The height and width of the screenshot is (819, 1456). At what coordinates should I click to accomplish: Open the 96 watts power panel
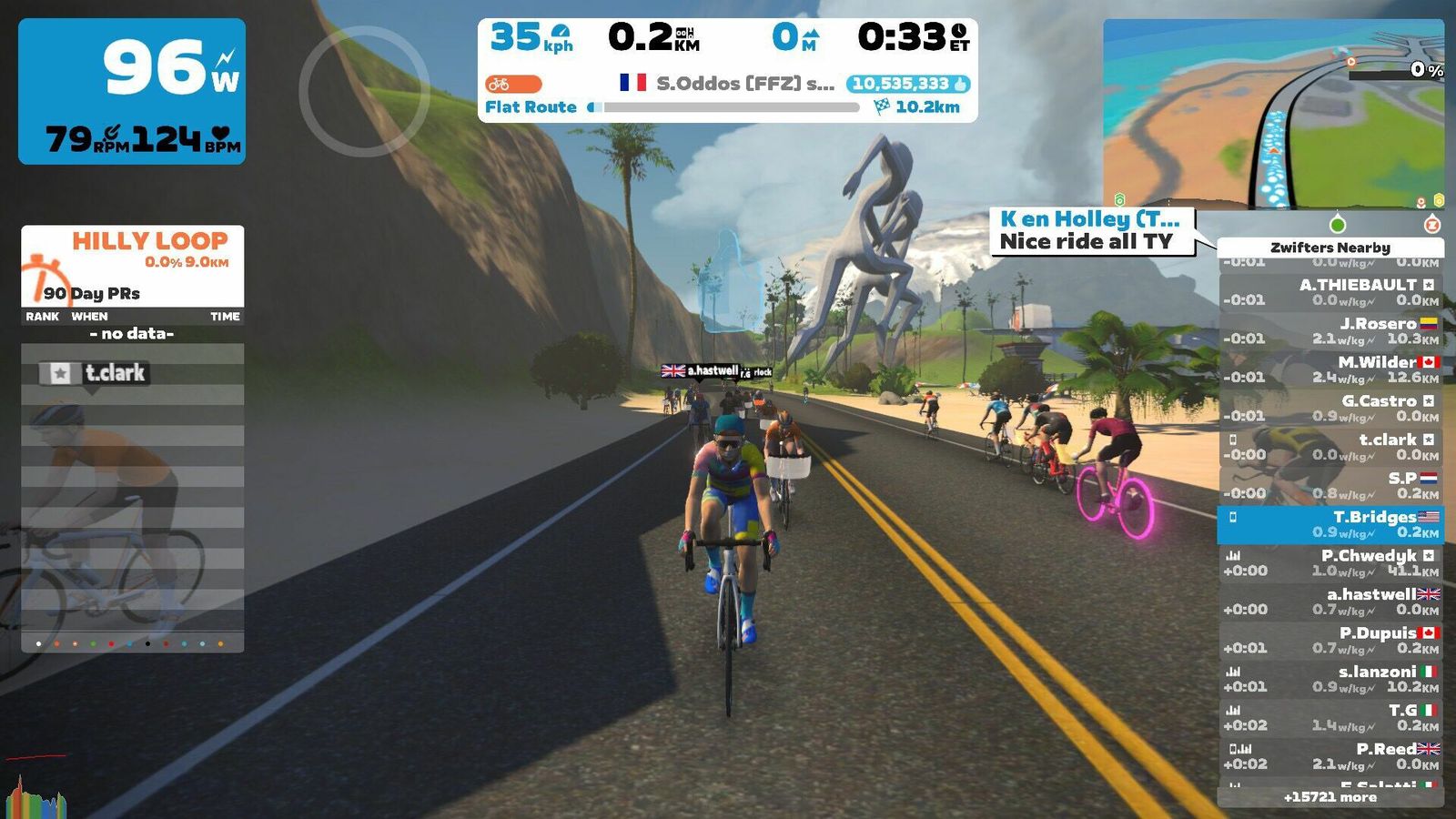[132, 91]
